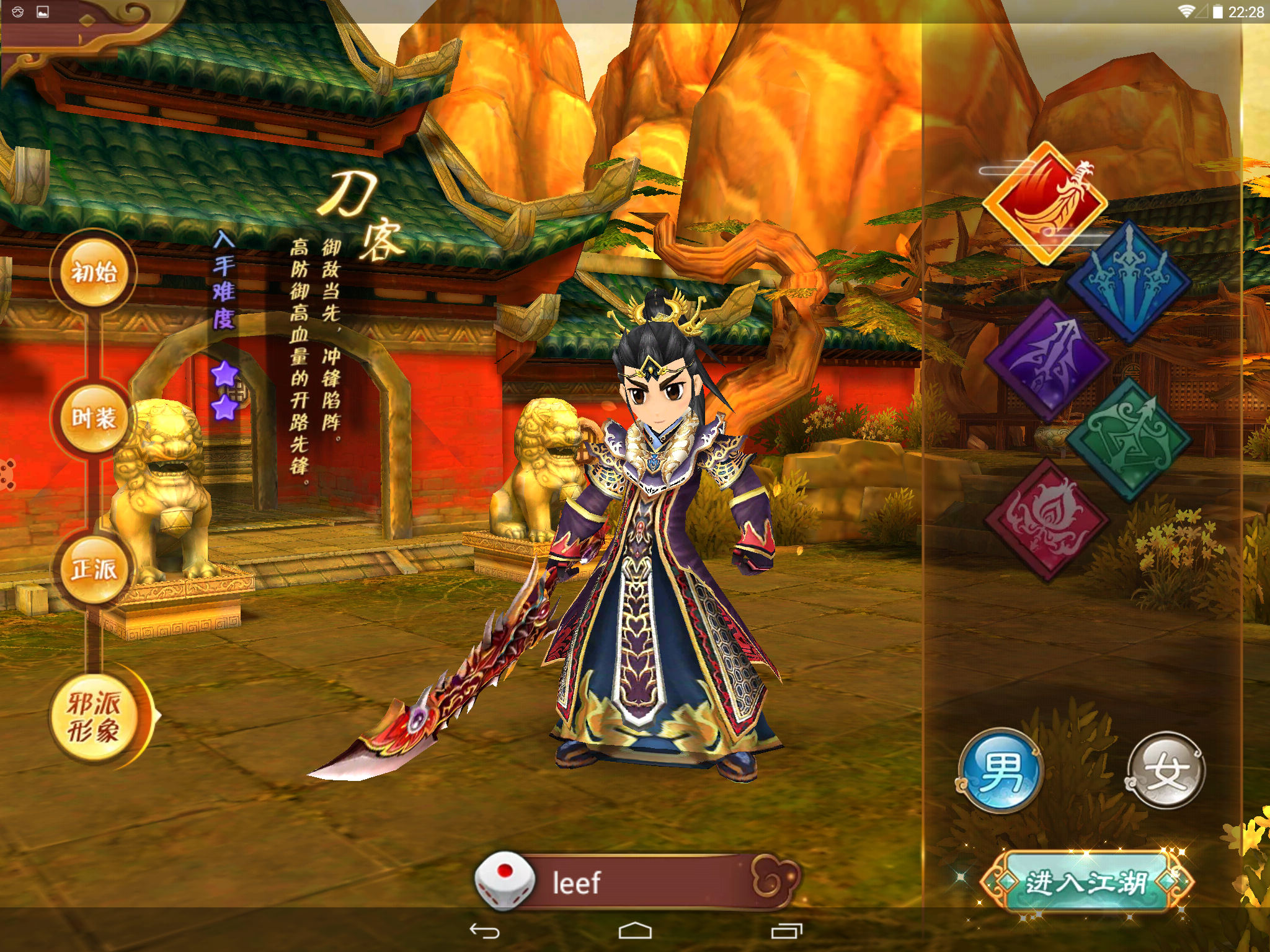
Task: Select the 初始 appearance button
Action: click(x=94, y=272)
